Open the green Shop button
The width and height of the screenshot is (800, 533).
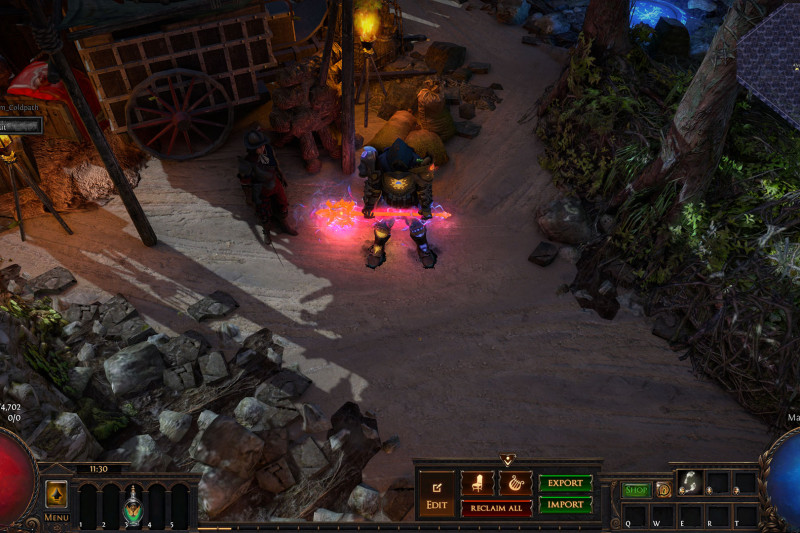[x=636, y=490]
